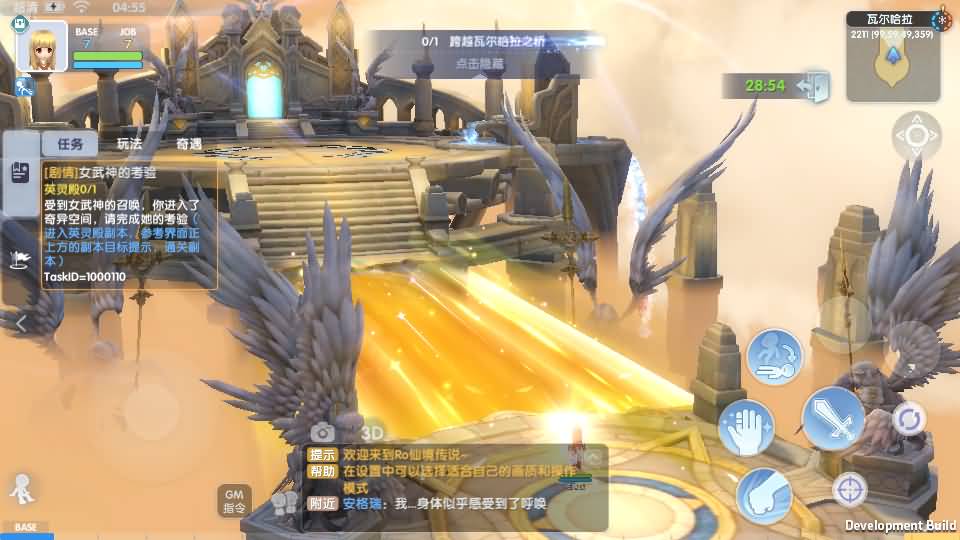Click 点击隐藏 to hide the objective
The height and width of the screenshot is (540, 960).
[x=479, y=63]
